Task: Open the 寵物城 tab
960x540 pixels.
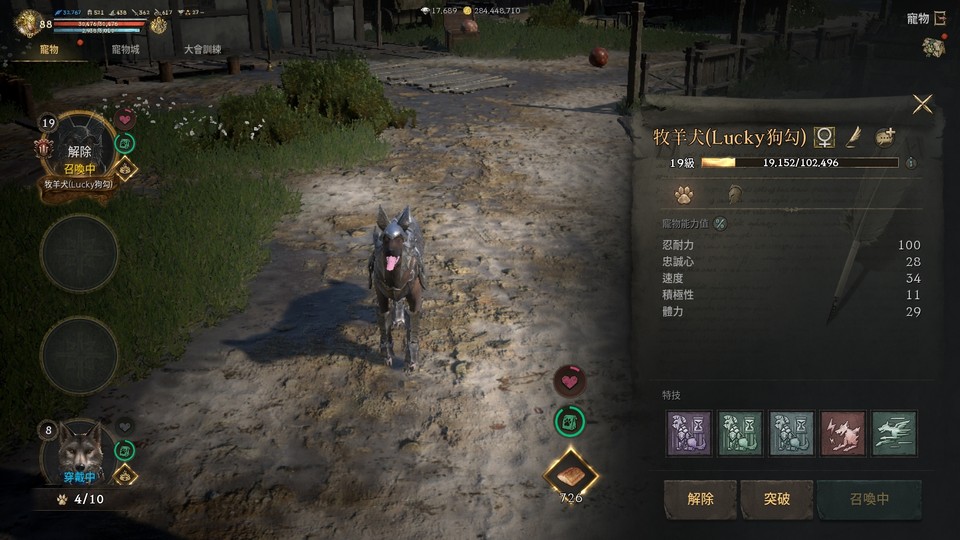Action: (126, 49)
